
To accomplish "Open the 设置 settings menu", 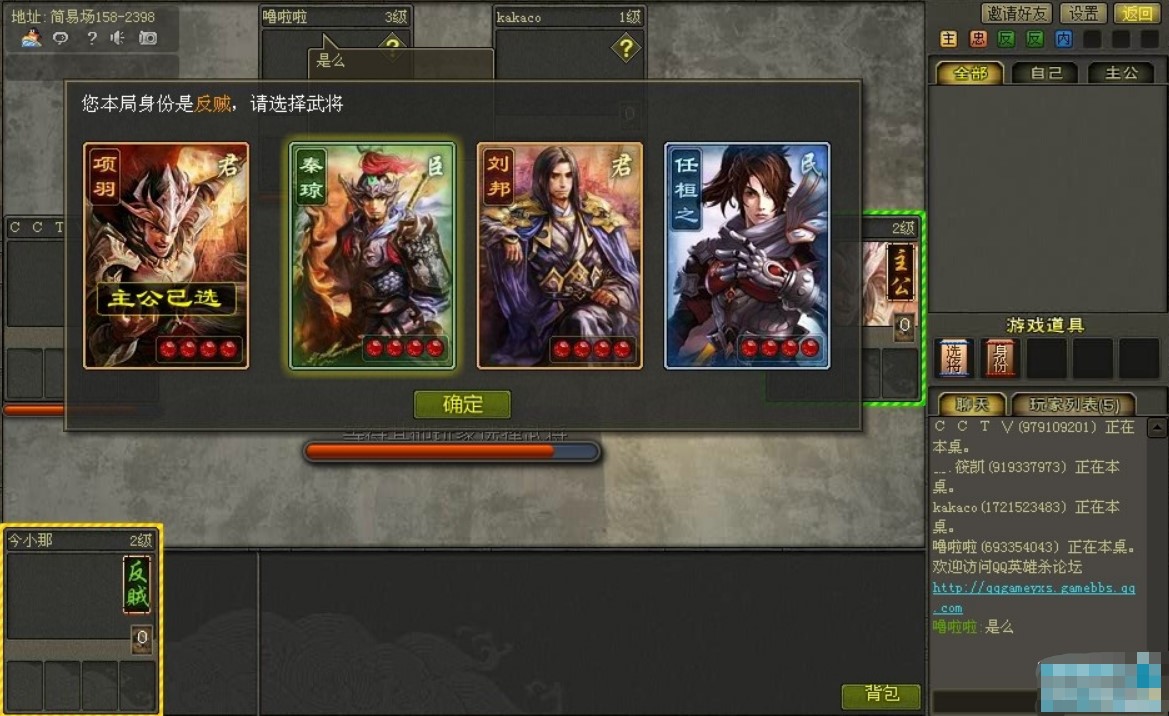I will 1083,13.
